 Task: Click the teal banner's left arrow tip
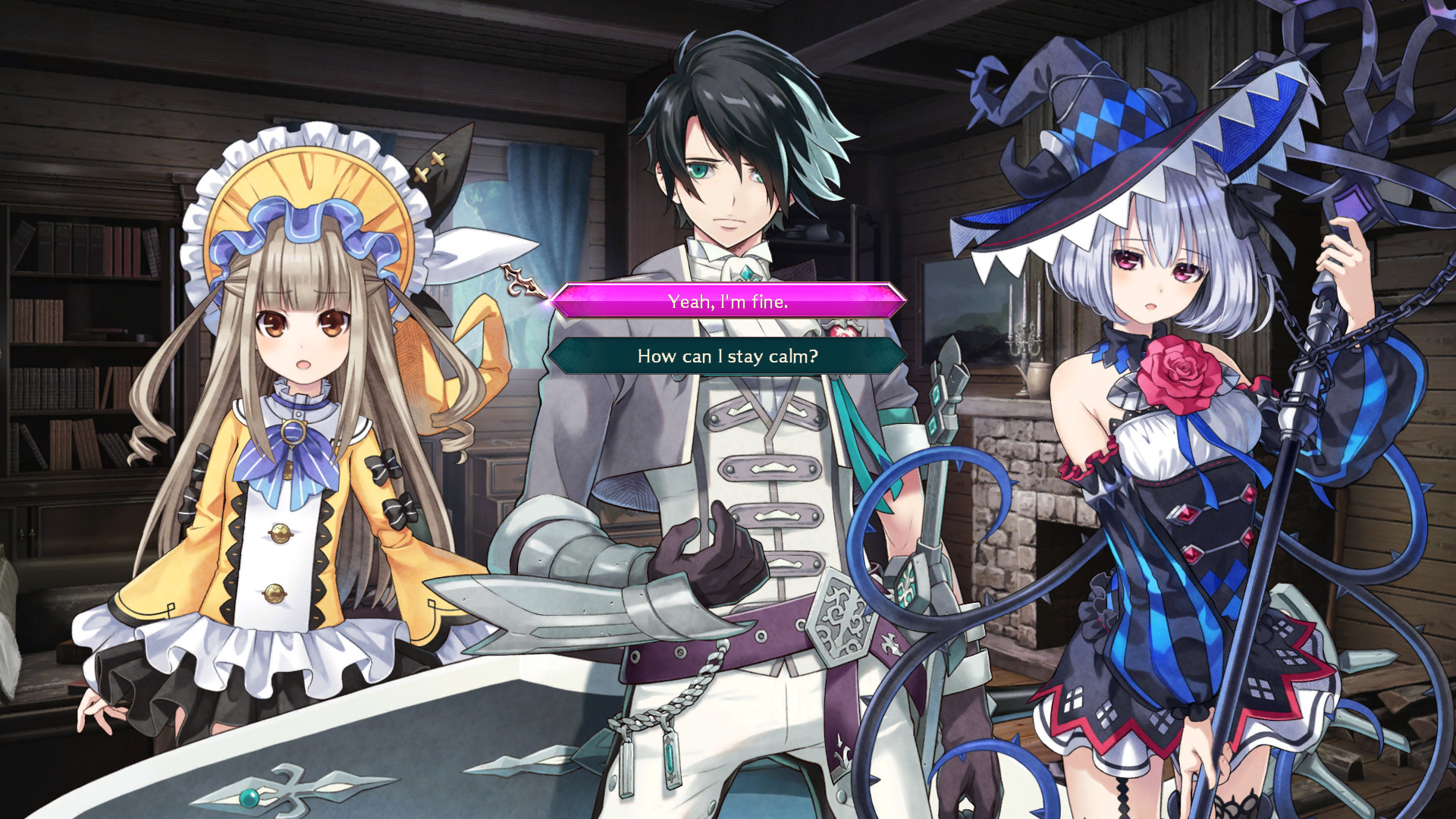tap(552, 356)
